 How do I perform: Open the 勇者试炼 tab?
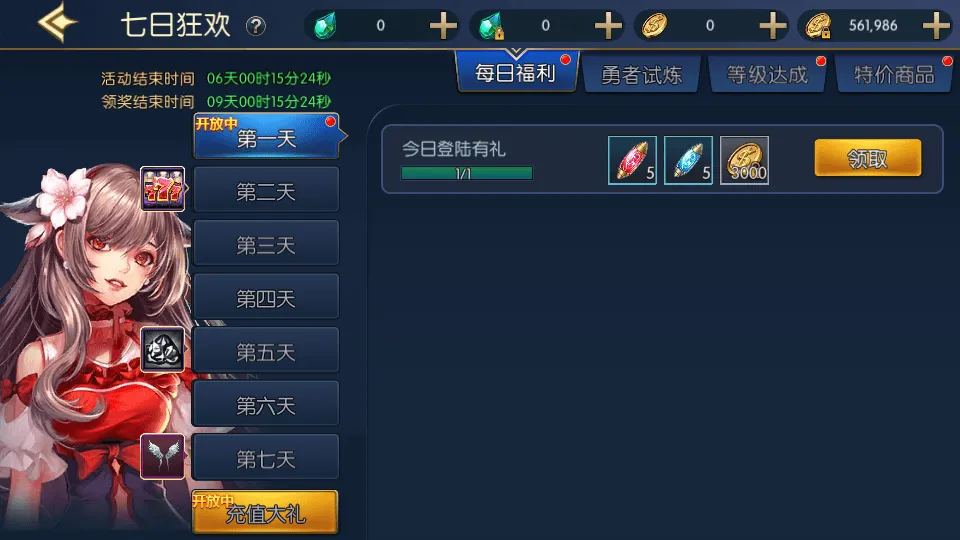pos(641,75)
